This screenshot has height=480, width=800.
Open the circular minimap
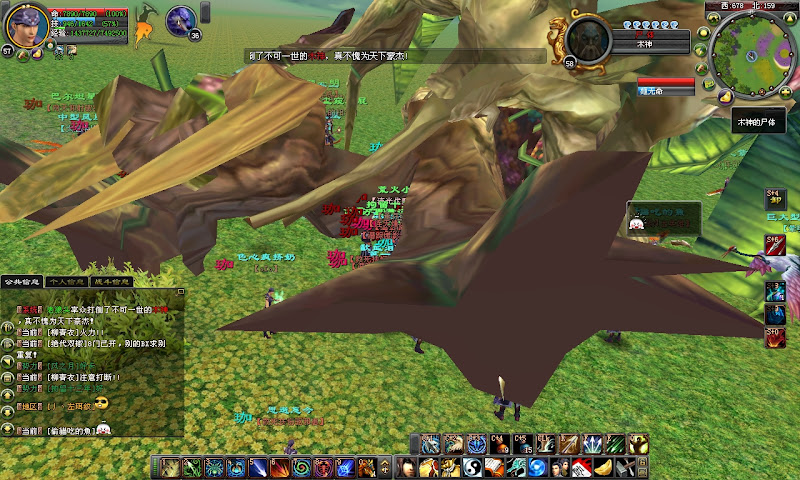pos(754,50)
